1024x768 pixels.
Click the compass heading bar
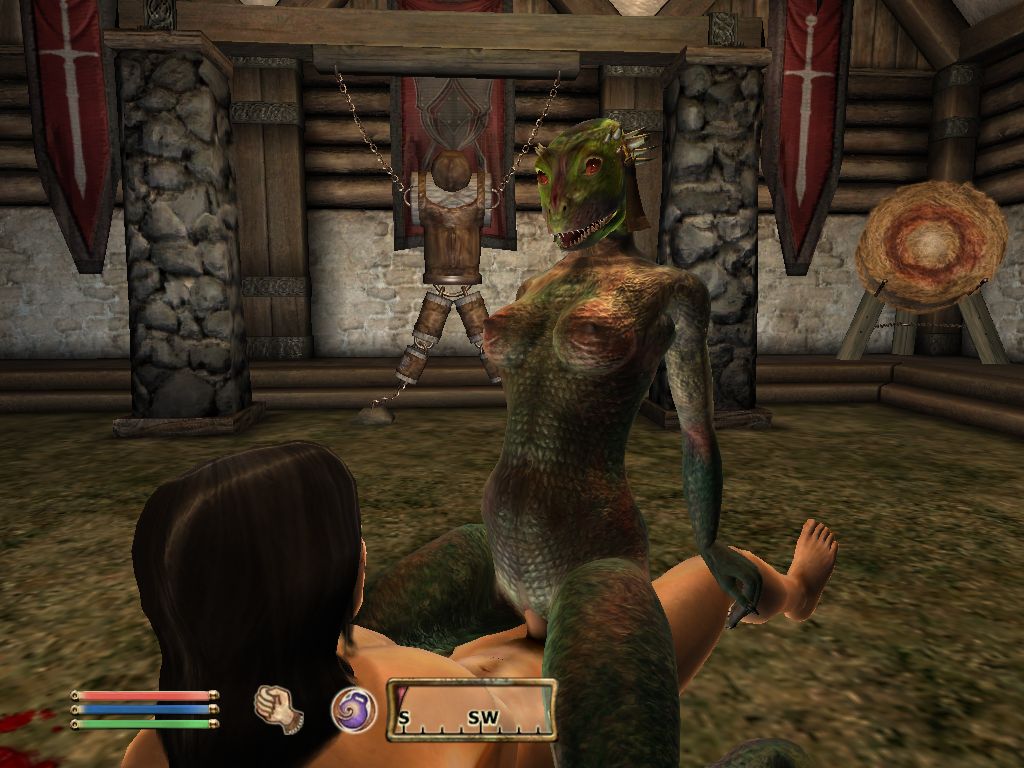coord(471,710)
